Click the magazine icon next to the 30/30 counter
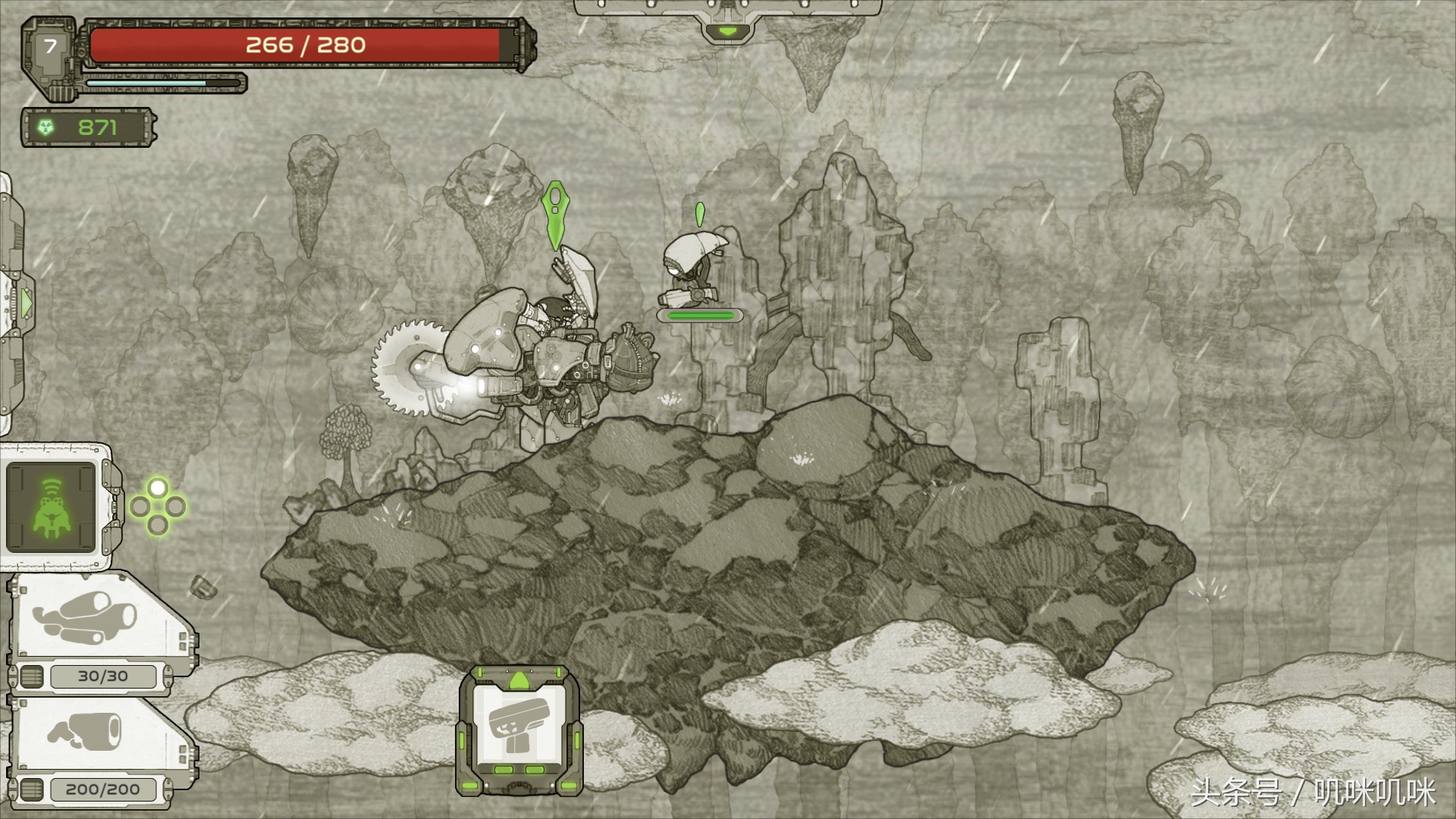 30,674
